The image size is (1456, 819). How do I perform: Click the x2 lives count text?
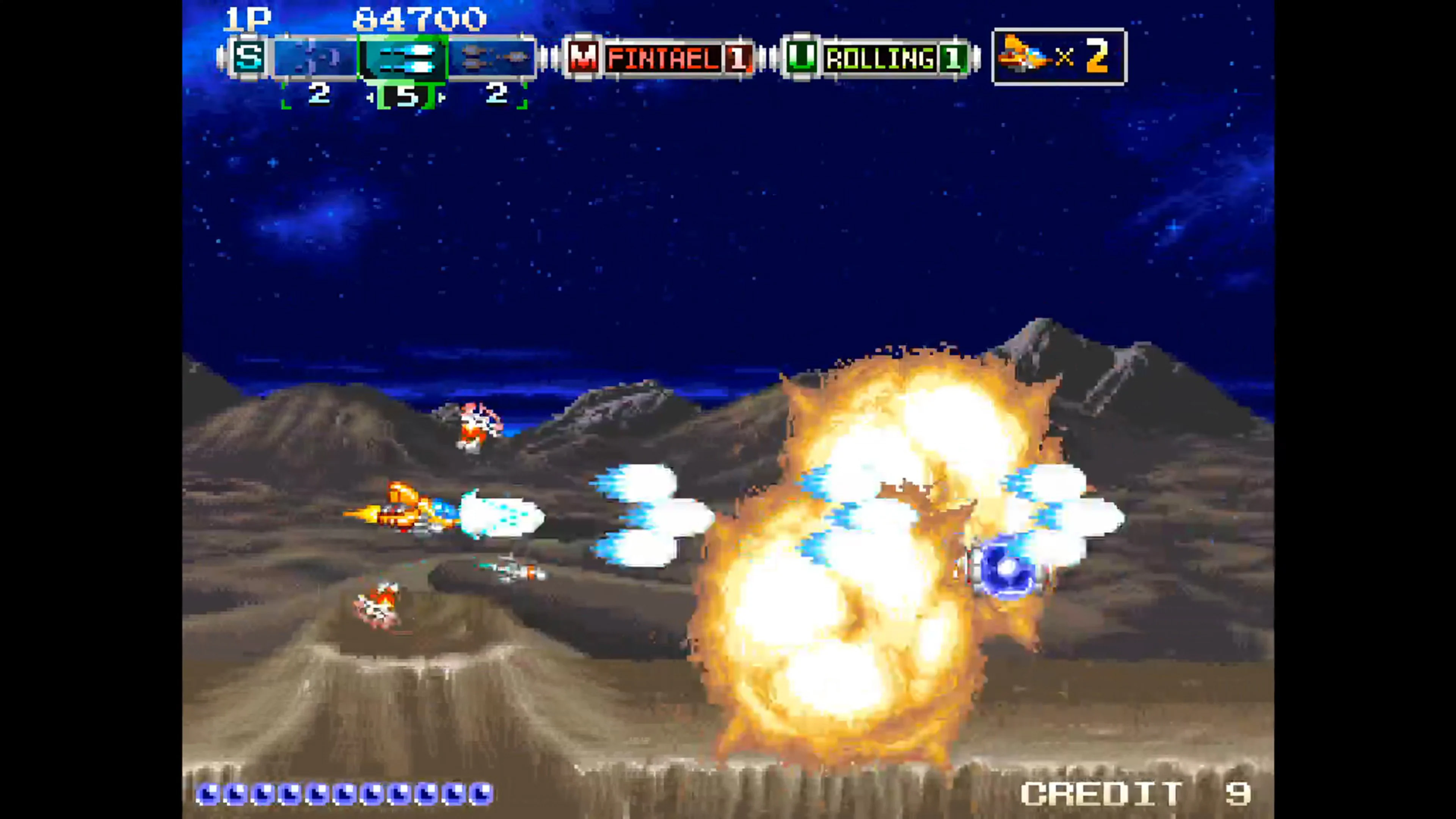pyautogui.click(x=1088, y=56)
